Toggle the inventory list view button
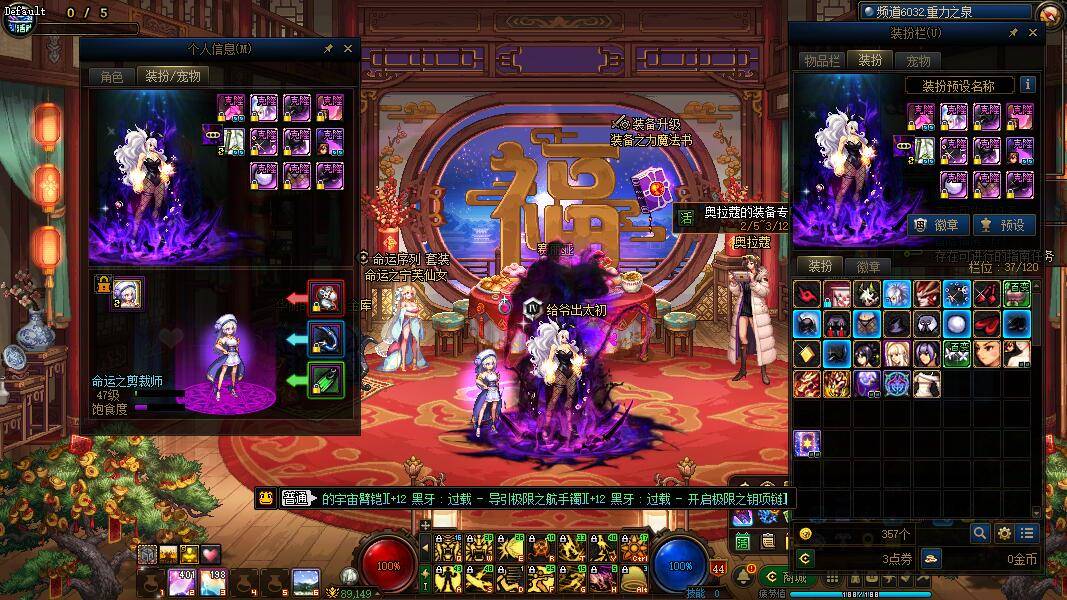The height and width of the screenshot is (600, 1067). tap(1027, 533)
